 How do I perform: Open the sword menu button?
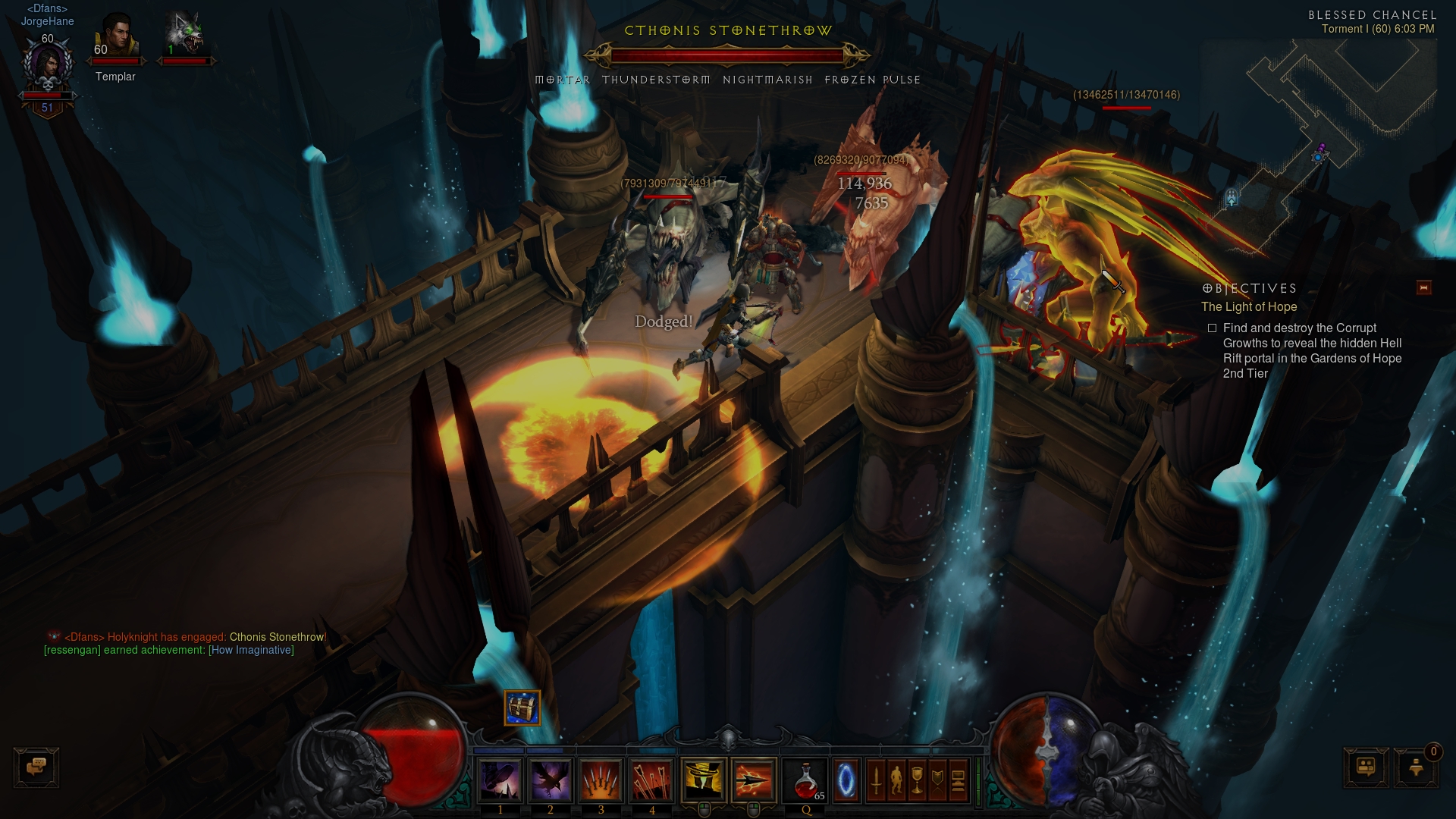click(876, 780)
